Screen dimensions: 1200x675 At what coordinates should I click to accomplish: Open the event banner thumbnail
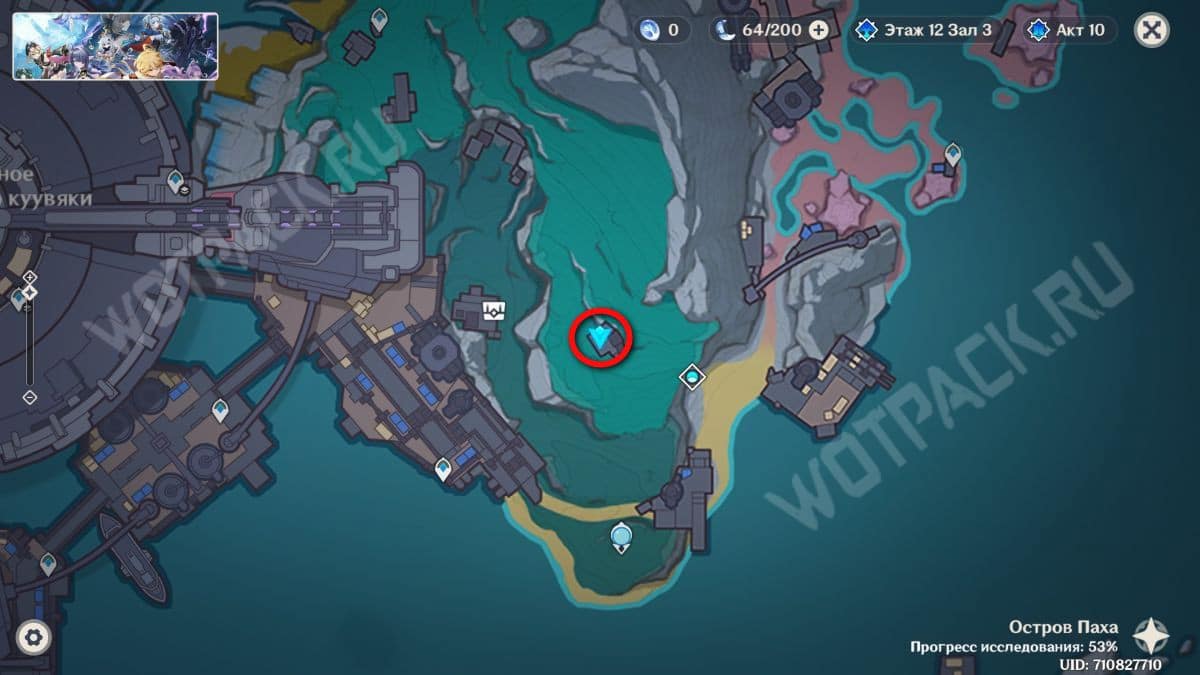115,45
